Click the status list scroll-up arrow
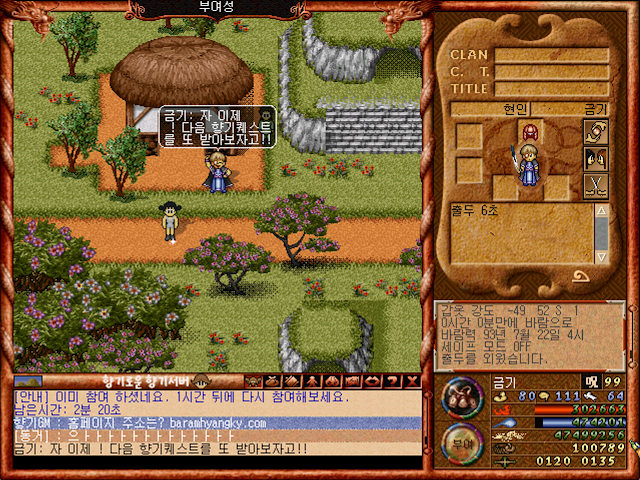Image resolution: width=640 pixels, height=480 pixels. pos(601,212)
